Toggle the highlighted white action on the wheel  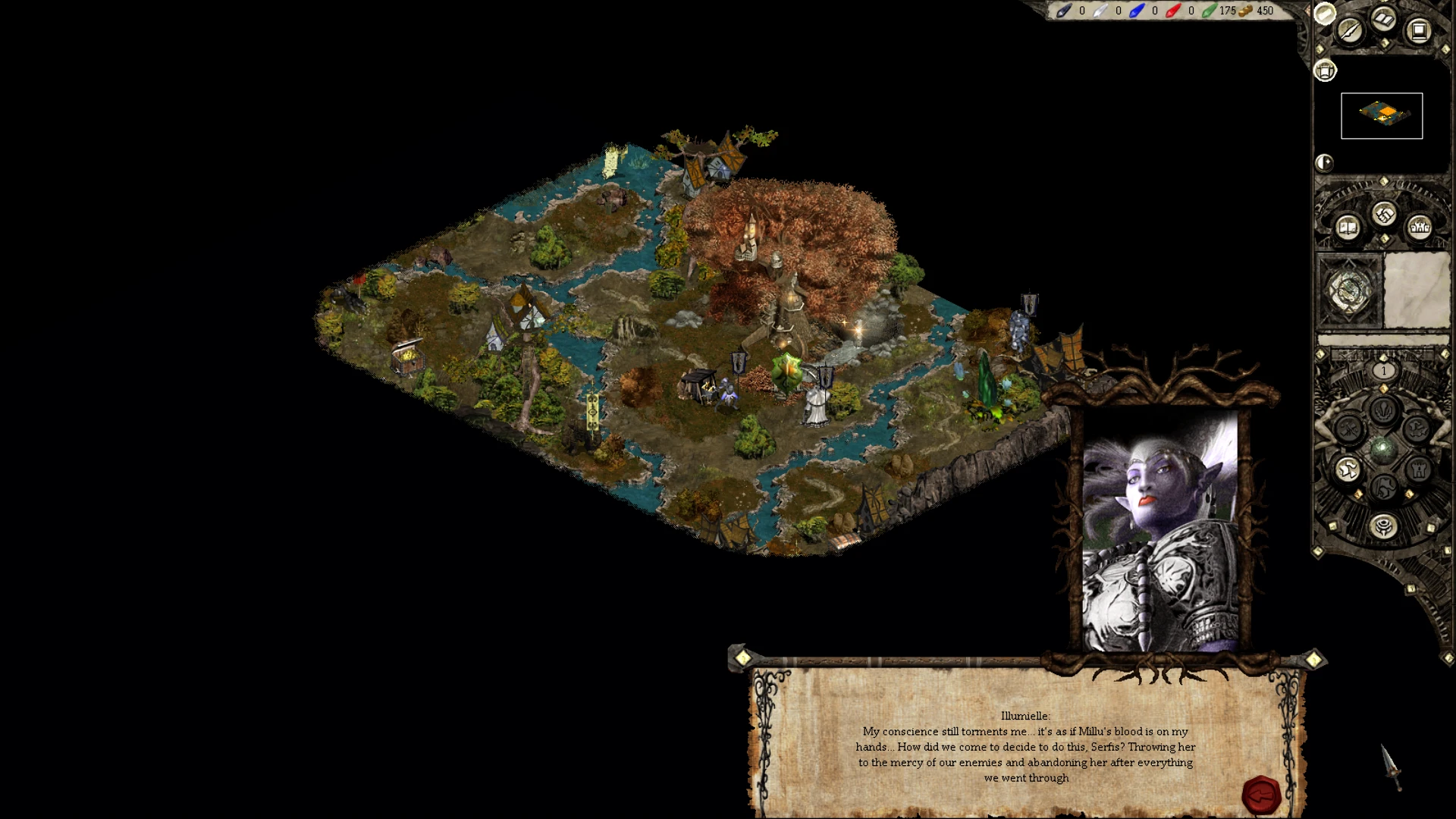(x=1347, y=469)
